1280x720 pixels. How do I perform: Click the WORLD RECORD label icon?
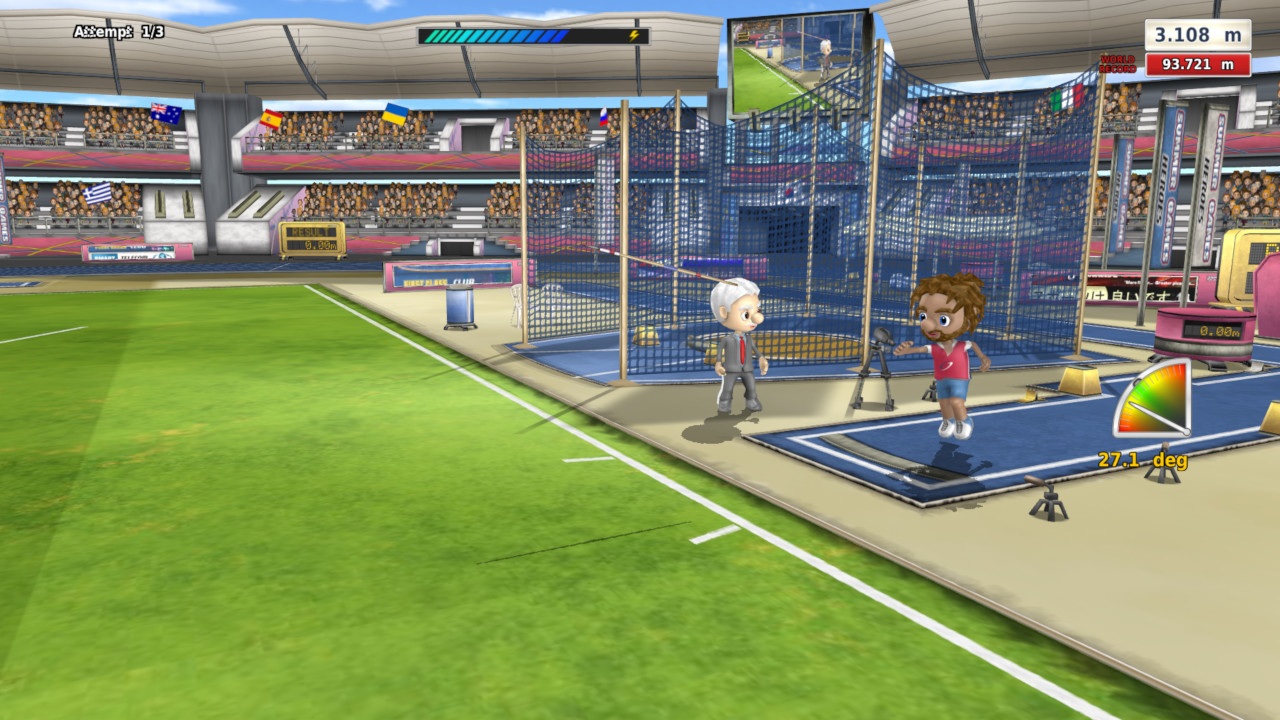[x=1117, y=62]
